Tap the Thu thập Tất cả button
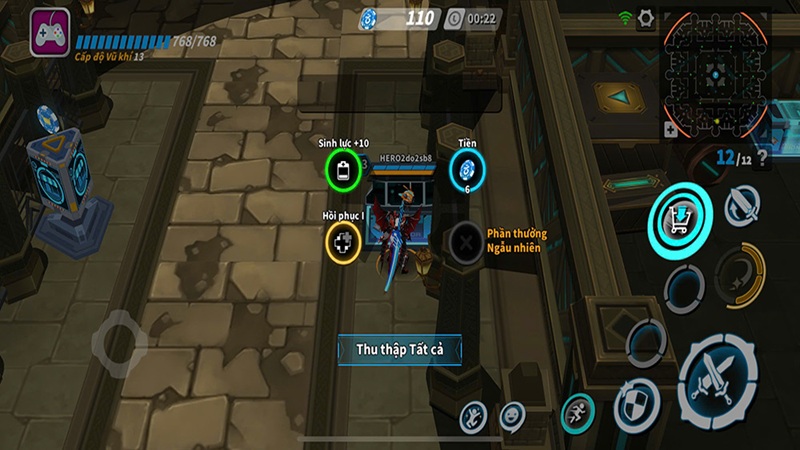800x450 pixels. pos(399,349)
